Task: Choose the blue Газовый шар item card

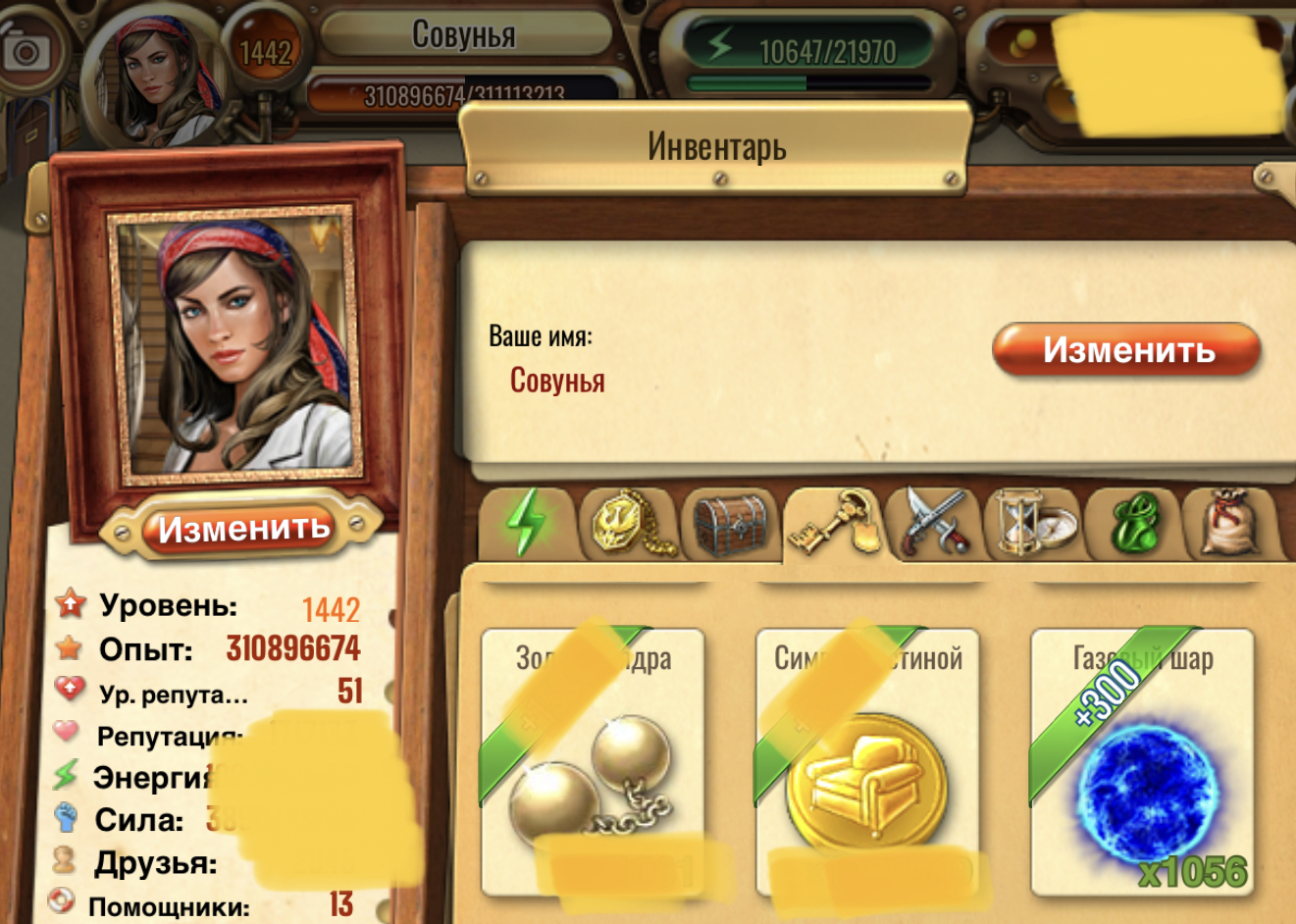Action: click(x=1142, y=762)
